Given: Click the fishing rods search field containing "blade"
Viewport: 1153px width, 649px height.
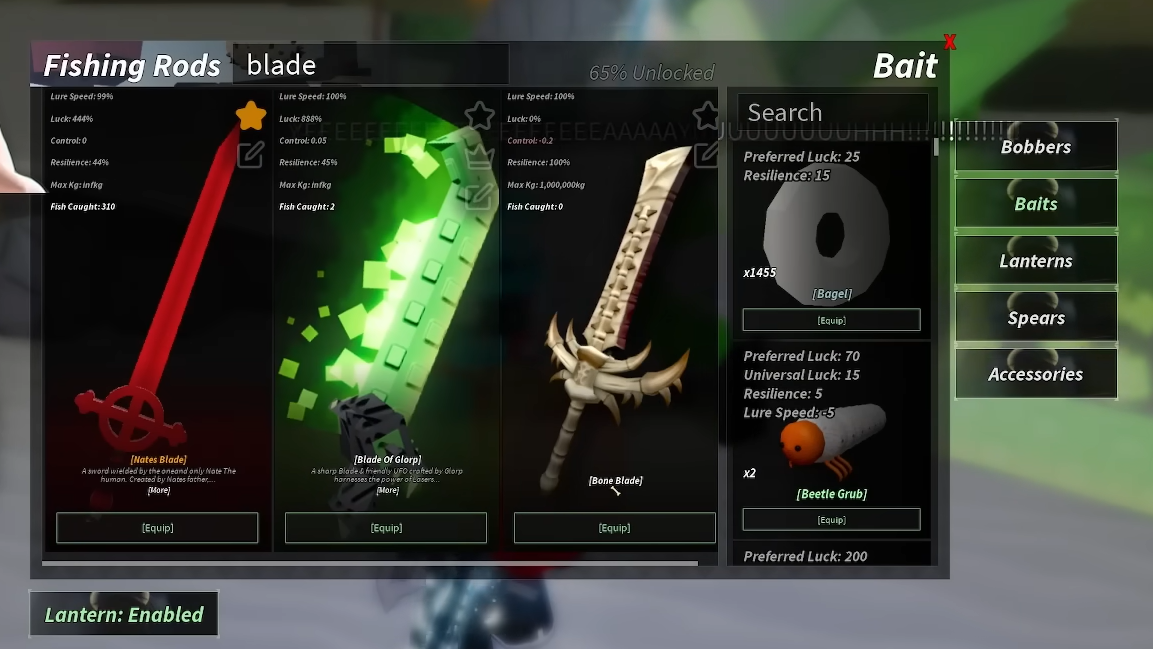Looking at the screenshot, I should click(370, 65).
